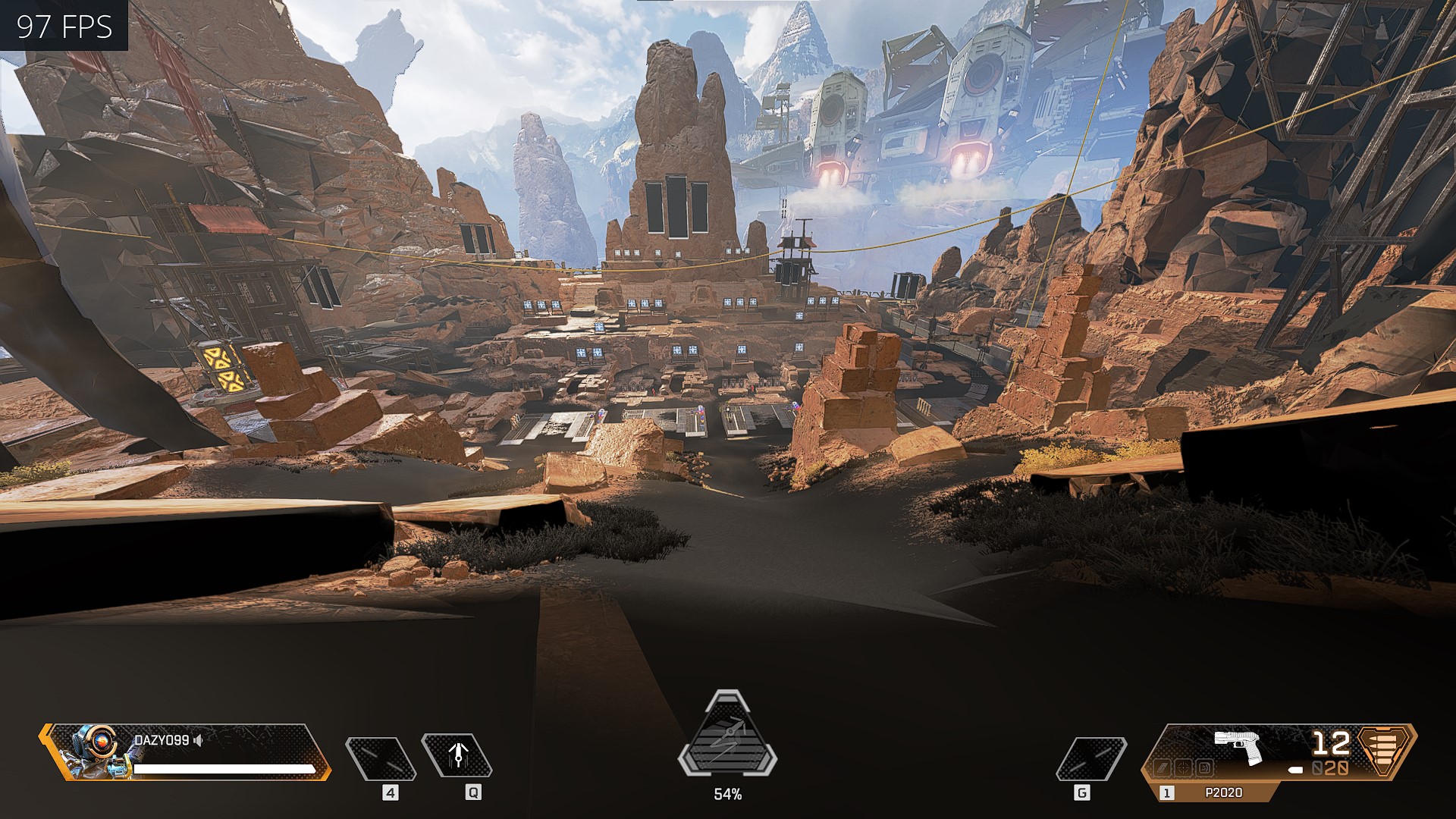Select the magazine attachment slot
This screenshot has height=819, width=1456.
click(x=1163, y=768)
